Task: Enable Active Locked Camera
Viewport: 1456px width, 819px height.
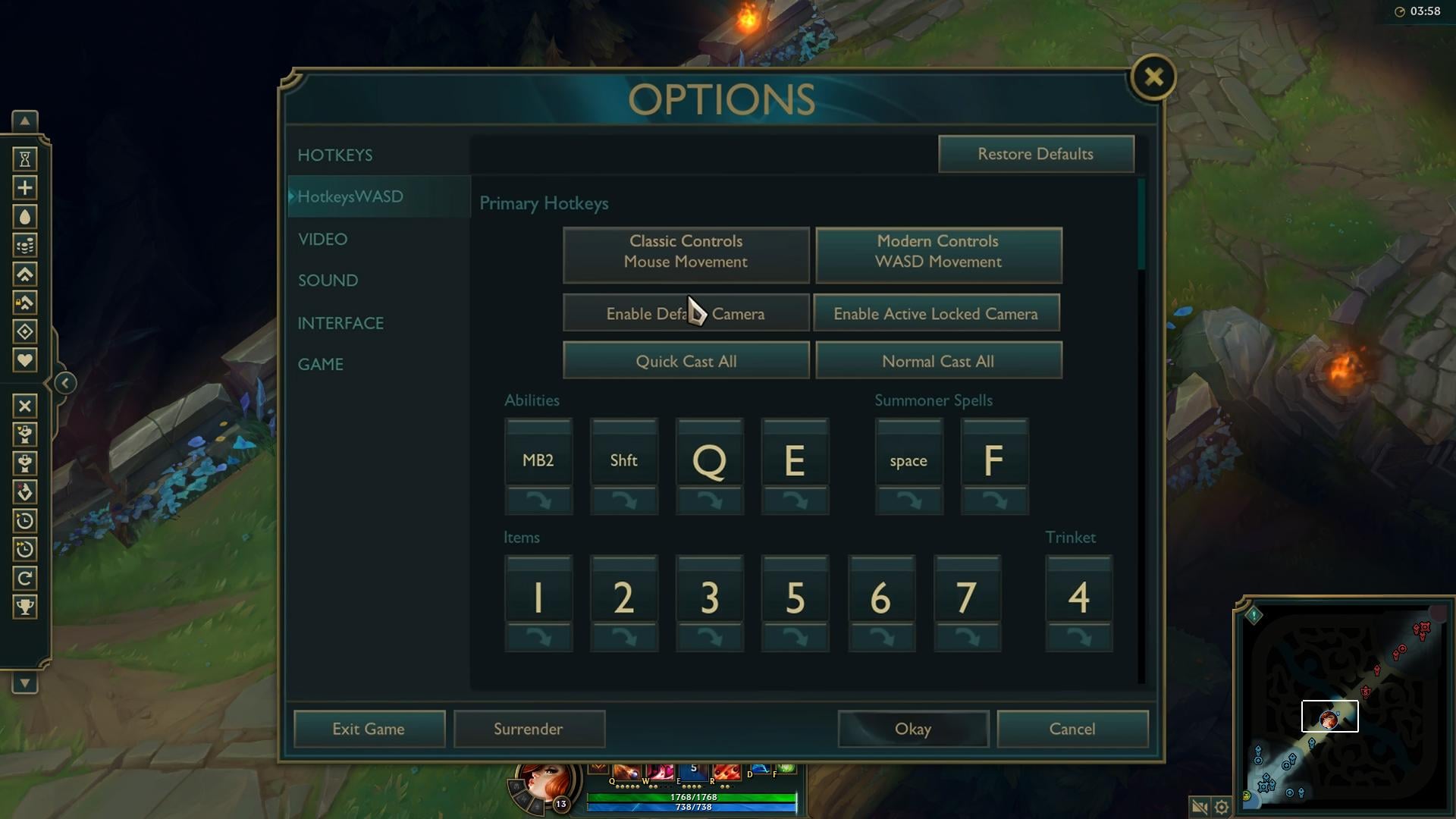Action: [x=937, y=313]
